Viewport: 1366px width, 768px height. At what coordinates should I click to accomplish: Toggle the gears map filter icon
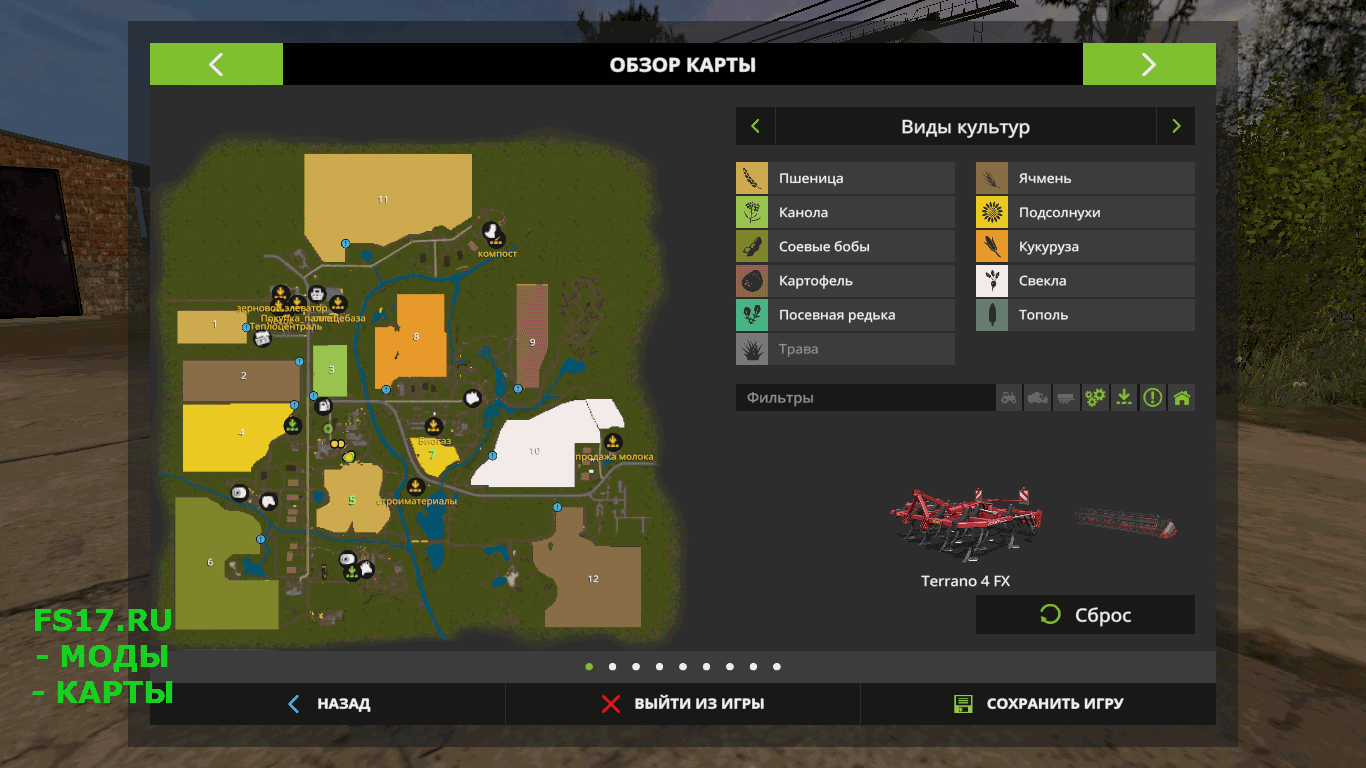coord(1096,398)
